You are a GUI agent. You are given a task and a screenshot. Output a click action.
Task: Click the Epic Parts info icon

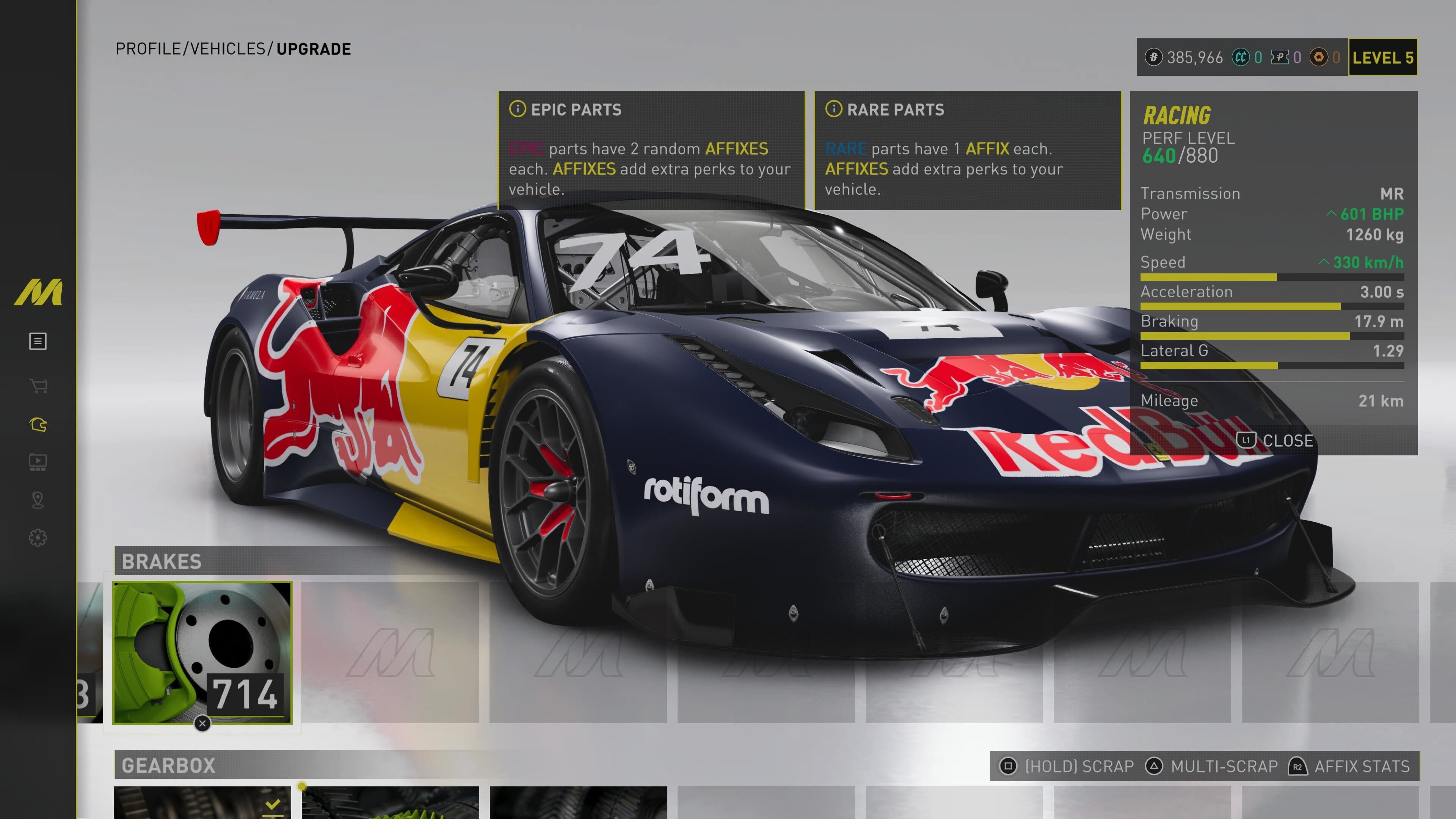coord(517,109)
